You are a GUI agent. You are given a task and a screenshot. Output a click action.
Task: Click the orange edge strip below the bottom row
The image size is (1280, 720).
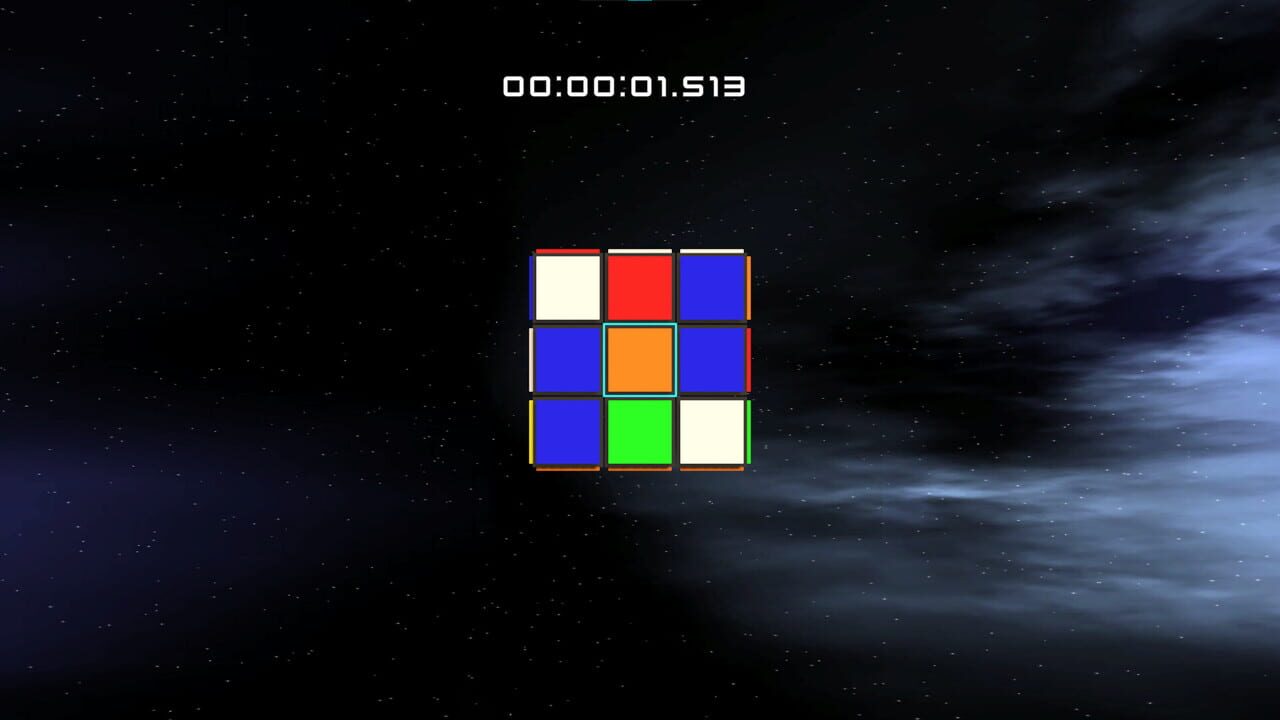click(641, 468)
